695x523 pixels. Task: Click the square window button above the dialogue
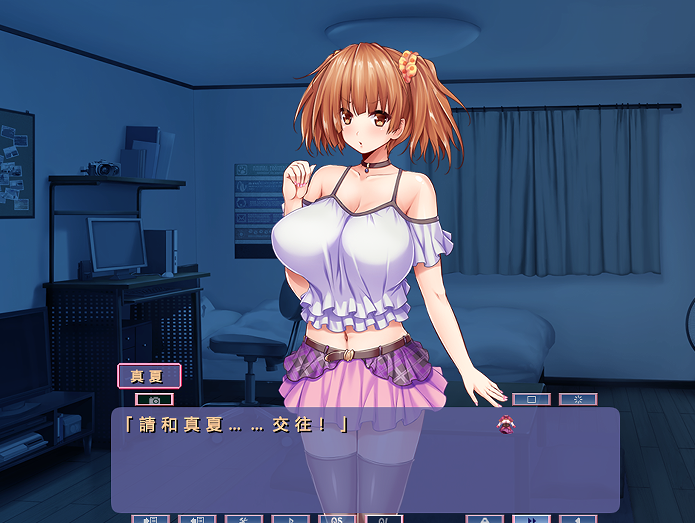coord(531,399)
